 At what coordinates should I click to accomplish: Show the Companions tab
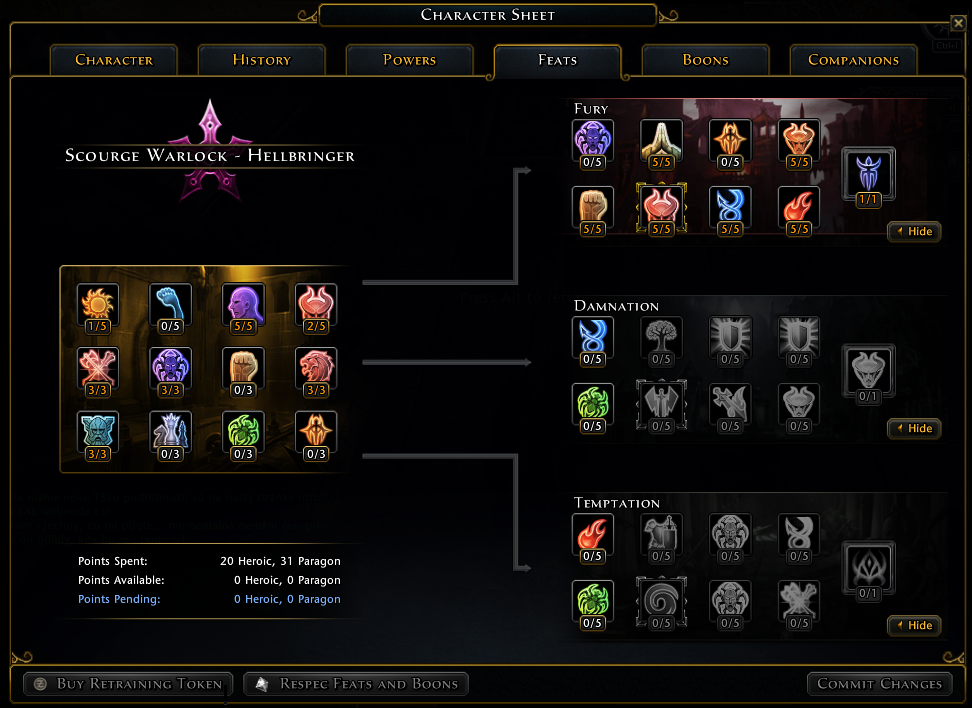(x=853, y=60)
